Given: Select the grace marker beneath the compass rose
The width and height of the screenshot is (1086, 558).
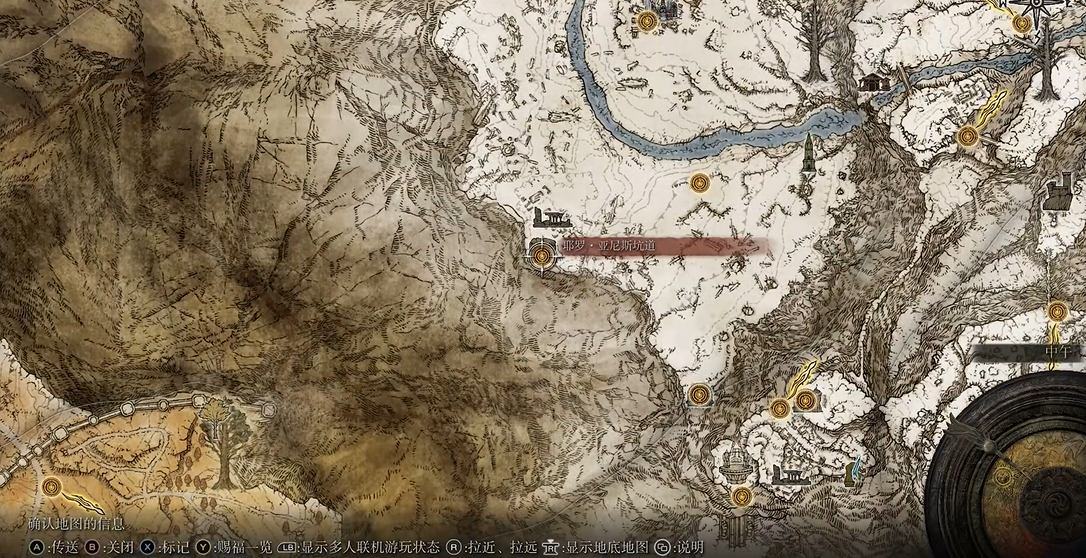Looking at the screenshot, I should click(1021, 23).
